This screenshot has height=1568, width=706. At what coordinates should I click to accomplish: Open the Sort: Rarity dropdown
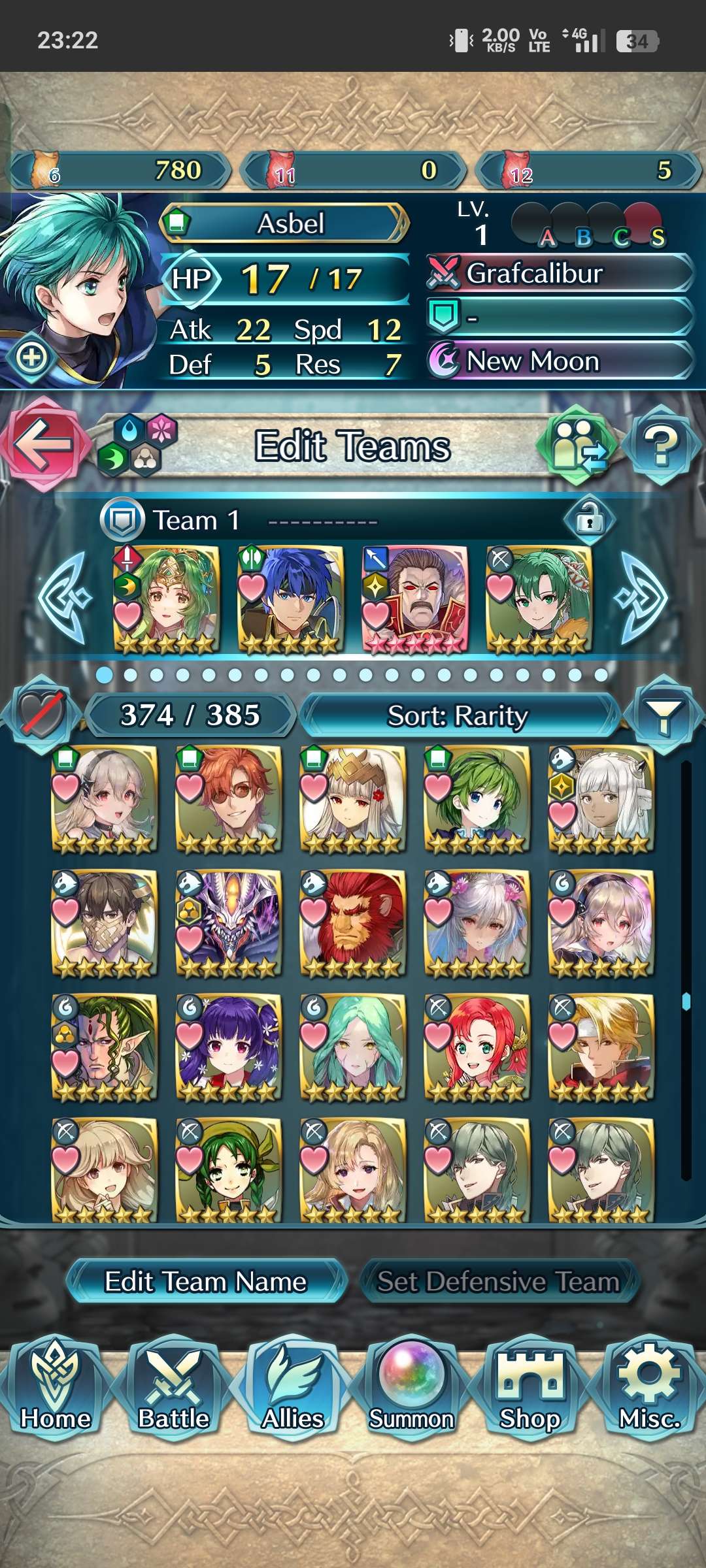(x=458, y=715)
